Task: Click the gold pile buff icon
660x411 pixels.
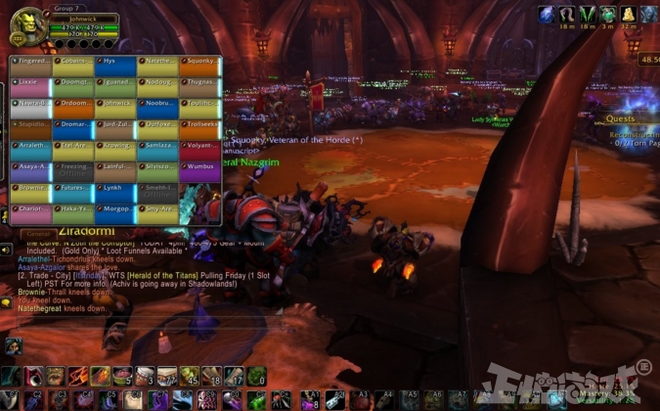Action: (x=628, y=14)
